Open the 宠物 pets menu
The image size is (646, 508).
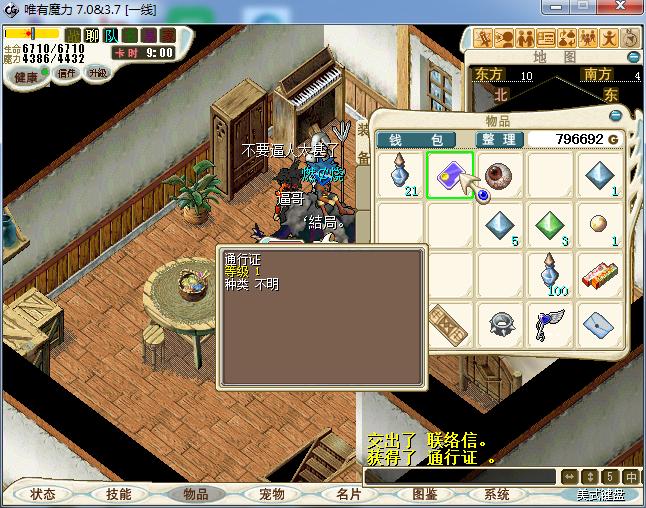[x=272, y=494]
